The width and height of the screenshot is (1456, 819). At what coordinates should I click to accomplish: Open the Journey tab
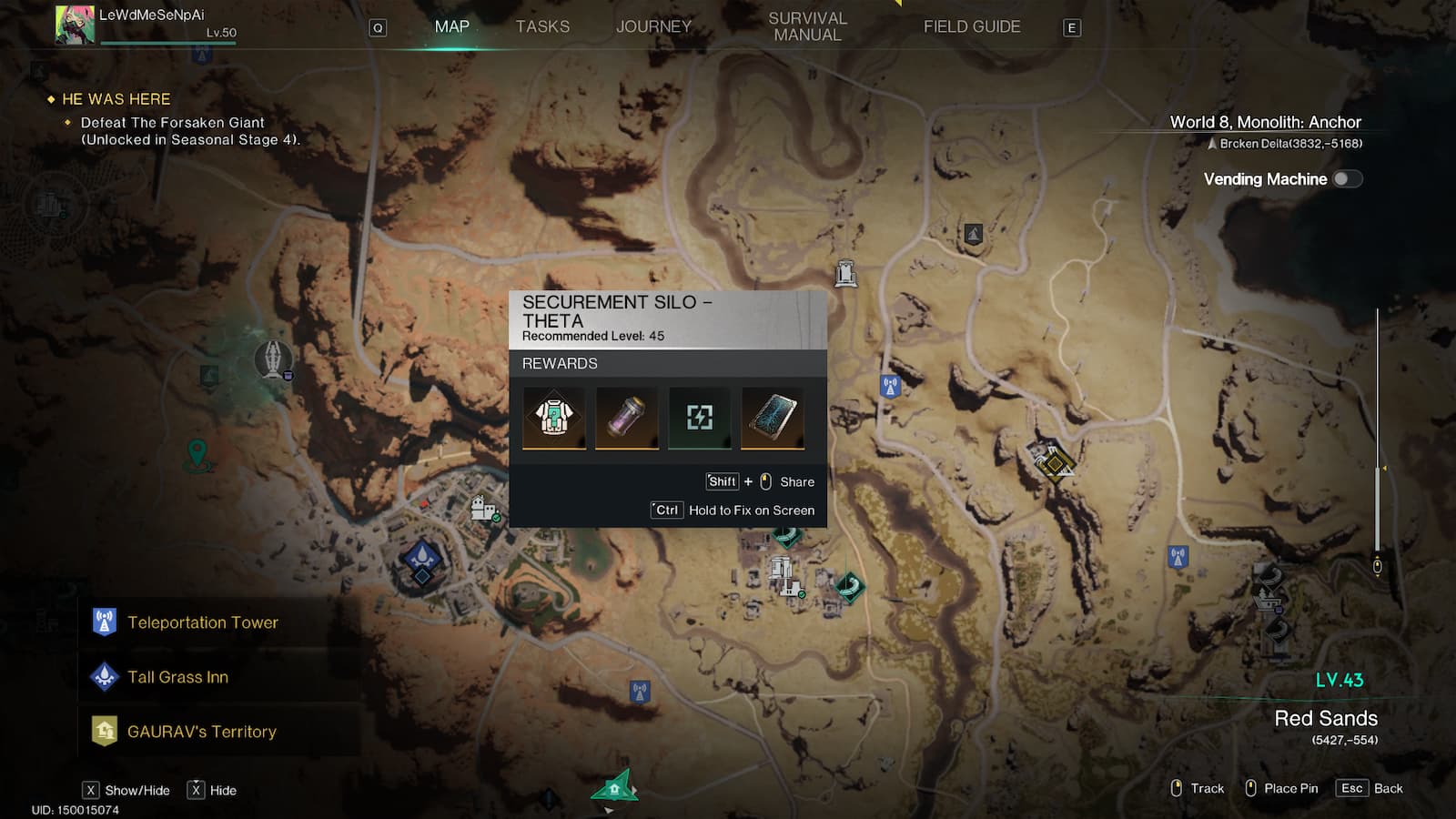653,27
